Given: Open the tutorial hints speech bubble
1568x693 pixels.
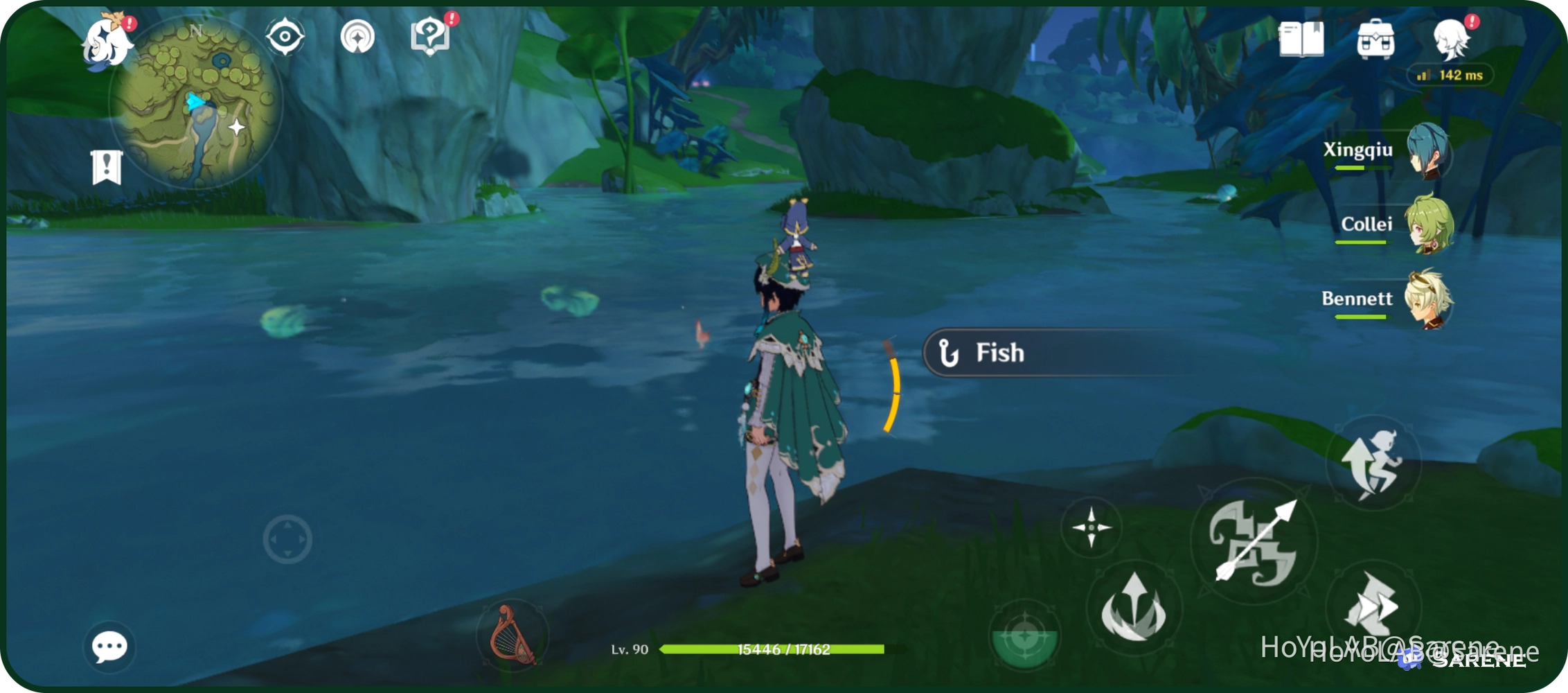Looking at the screenshot, I should pyautogui.click(x=431, y=36).
